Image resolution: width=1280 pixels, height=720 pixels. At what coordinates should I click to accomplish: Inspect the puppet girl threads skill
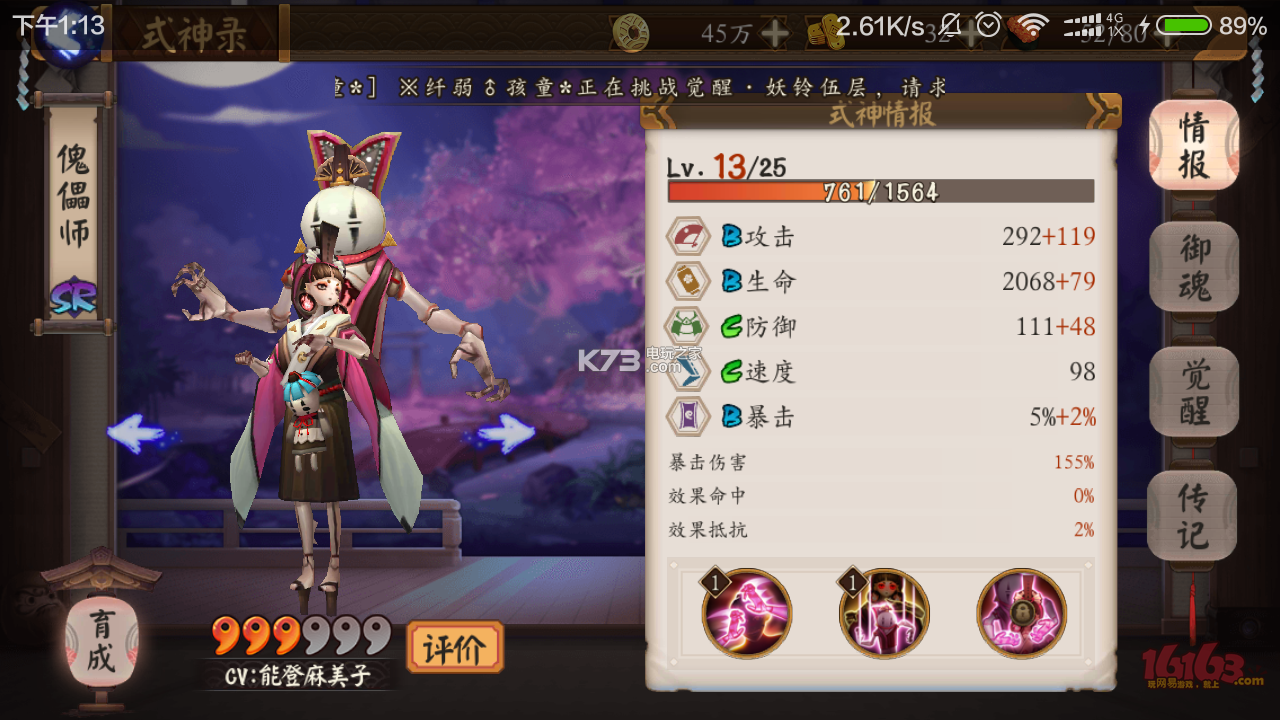(885, 613)
